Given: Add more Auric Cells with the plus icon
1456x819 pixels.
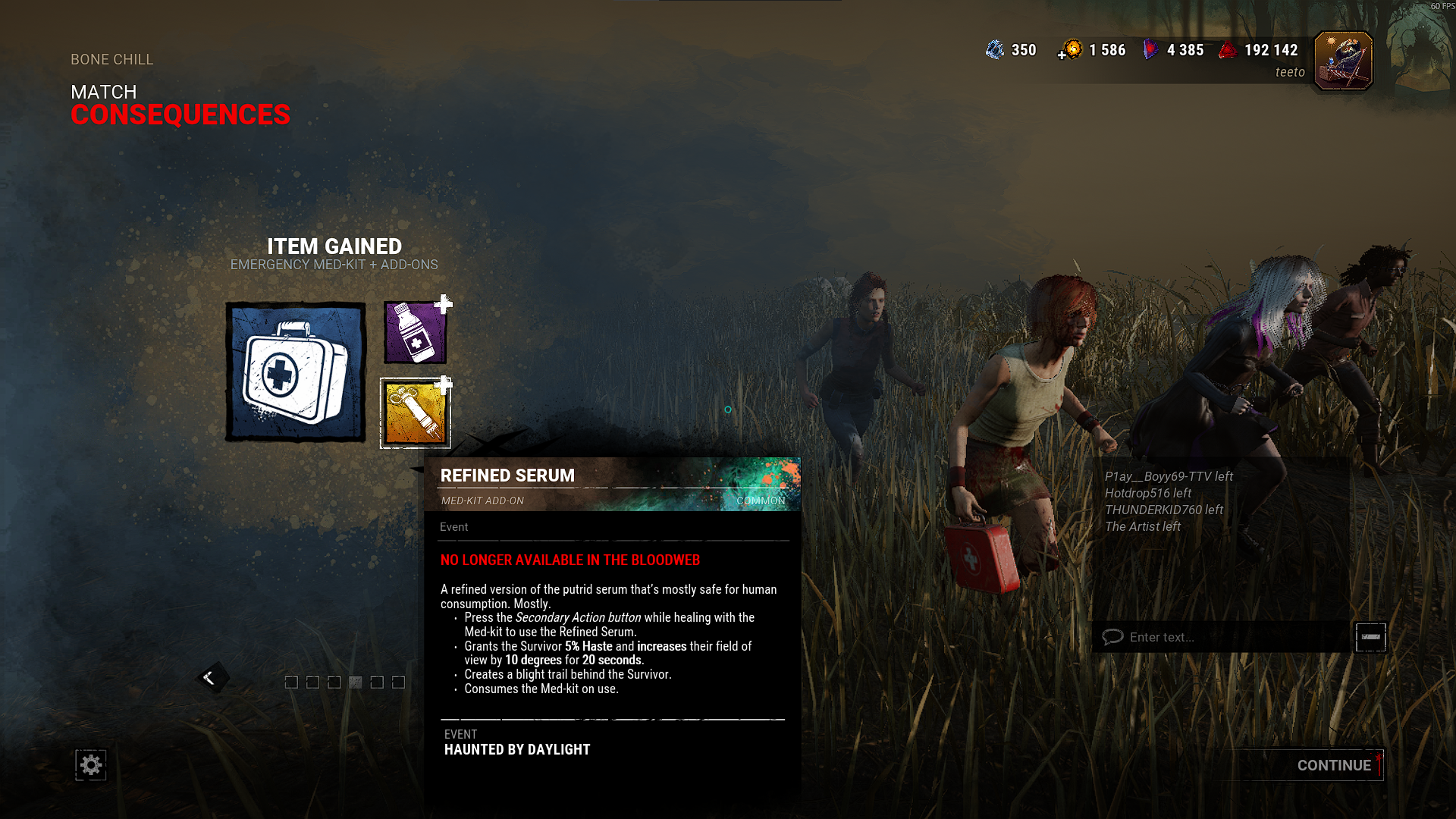Looking at the screenshot, I should point(1062,55).
